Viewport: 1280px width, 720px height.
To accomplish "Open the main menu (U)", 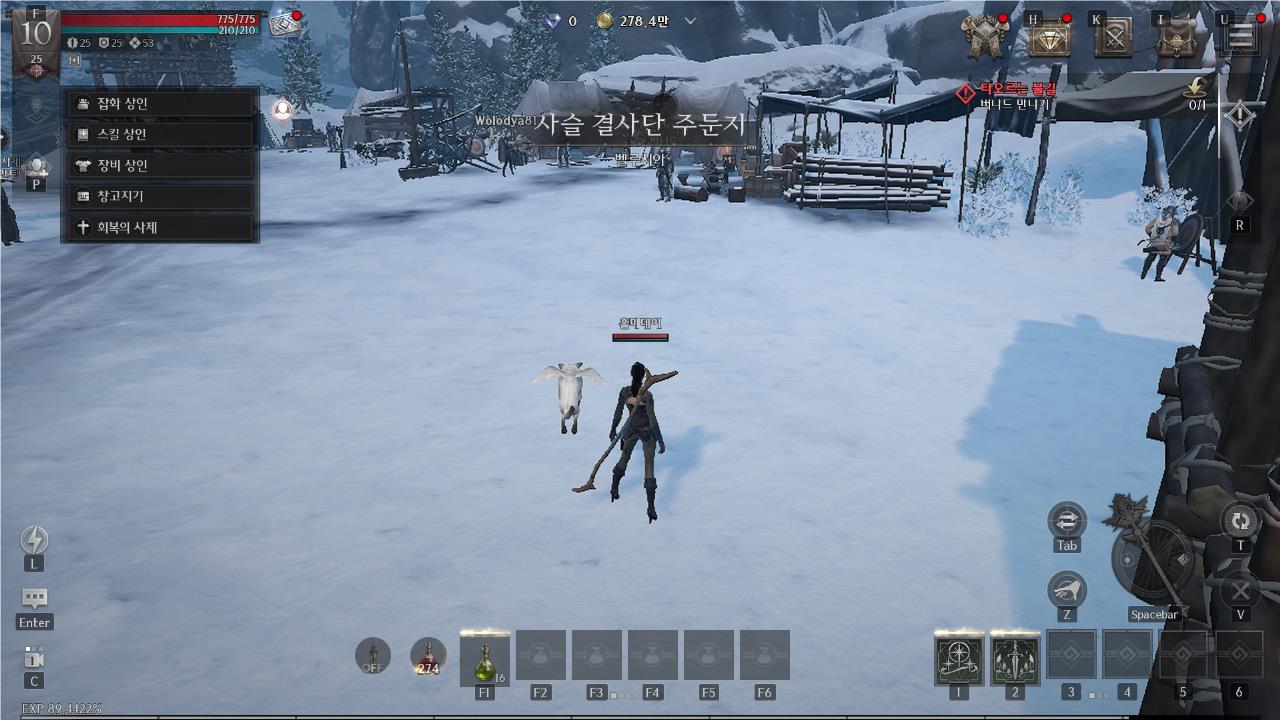I will (x=1238, y=35).
